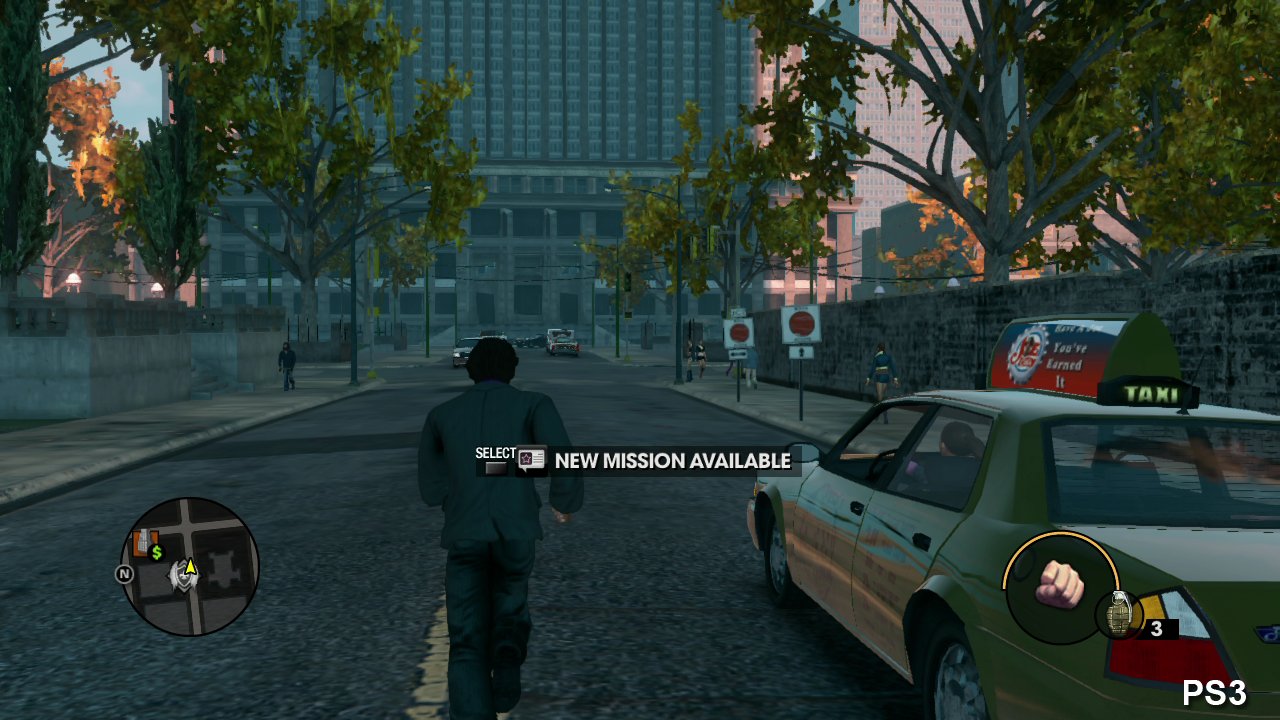Click the north compass indicator on the minimap
The width and height of the screenshot is (1280, 720).
[124, 574]
